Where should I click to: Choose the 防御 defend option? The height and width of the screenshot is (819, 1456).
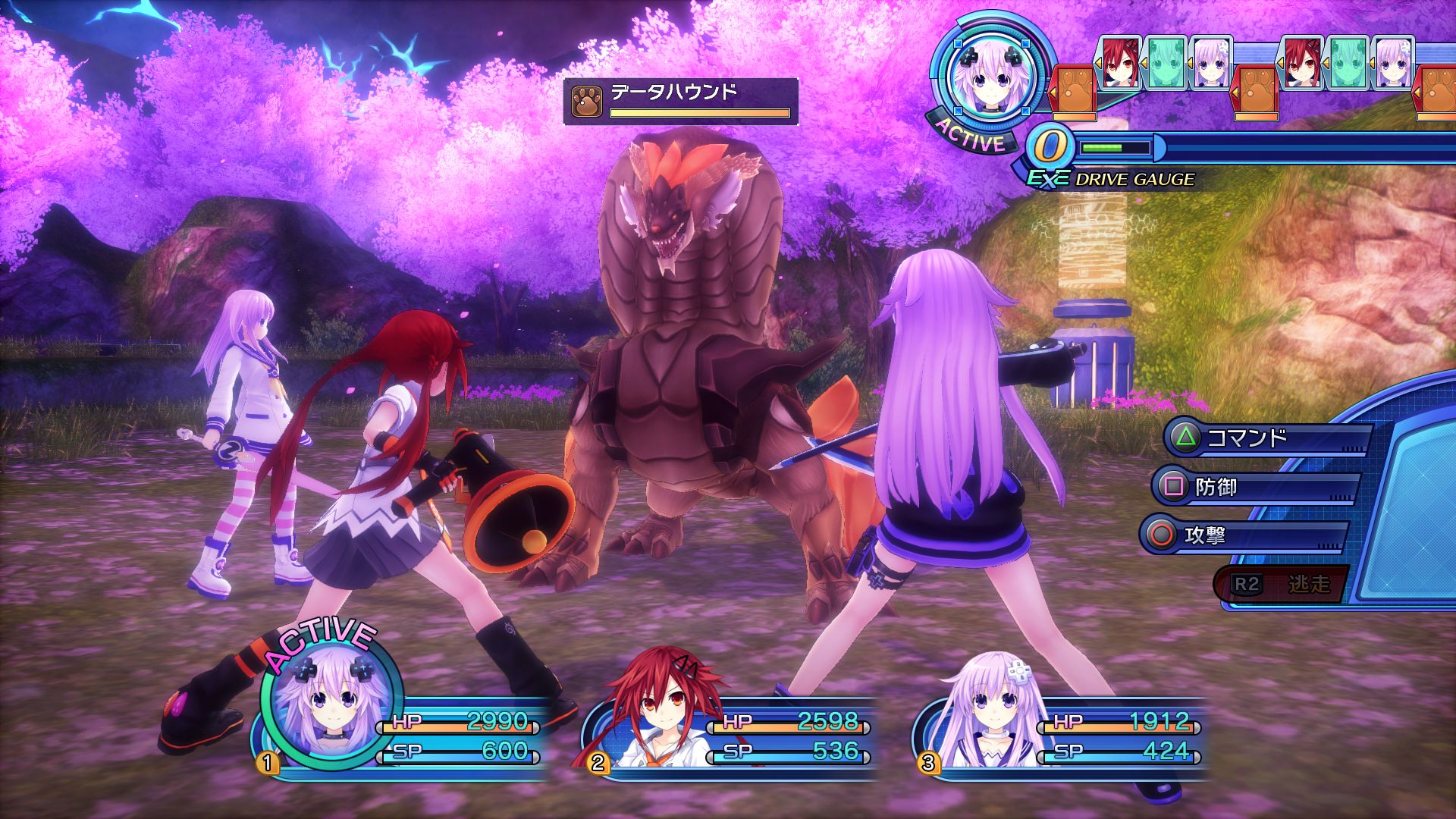click(x=1255, y=487)
